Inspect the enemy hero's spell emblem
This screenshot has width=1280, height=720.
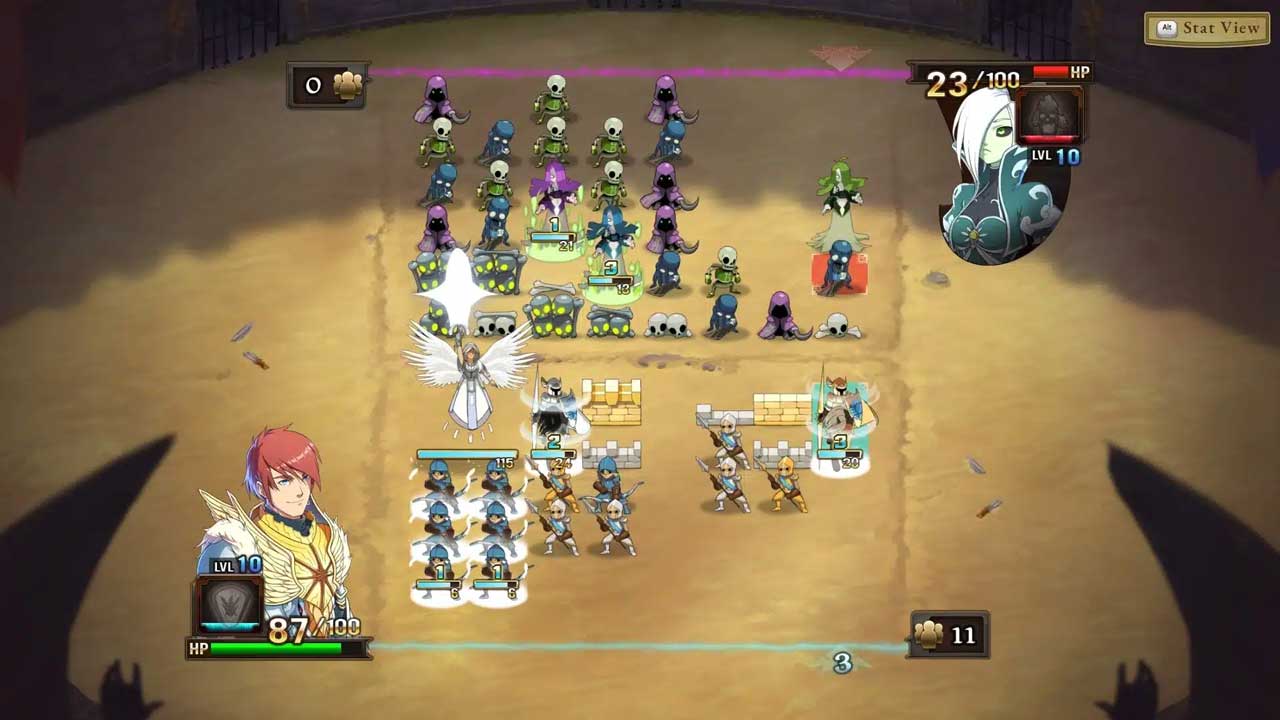[1049, 116]
